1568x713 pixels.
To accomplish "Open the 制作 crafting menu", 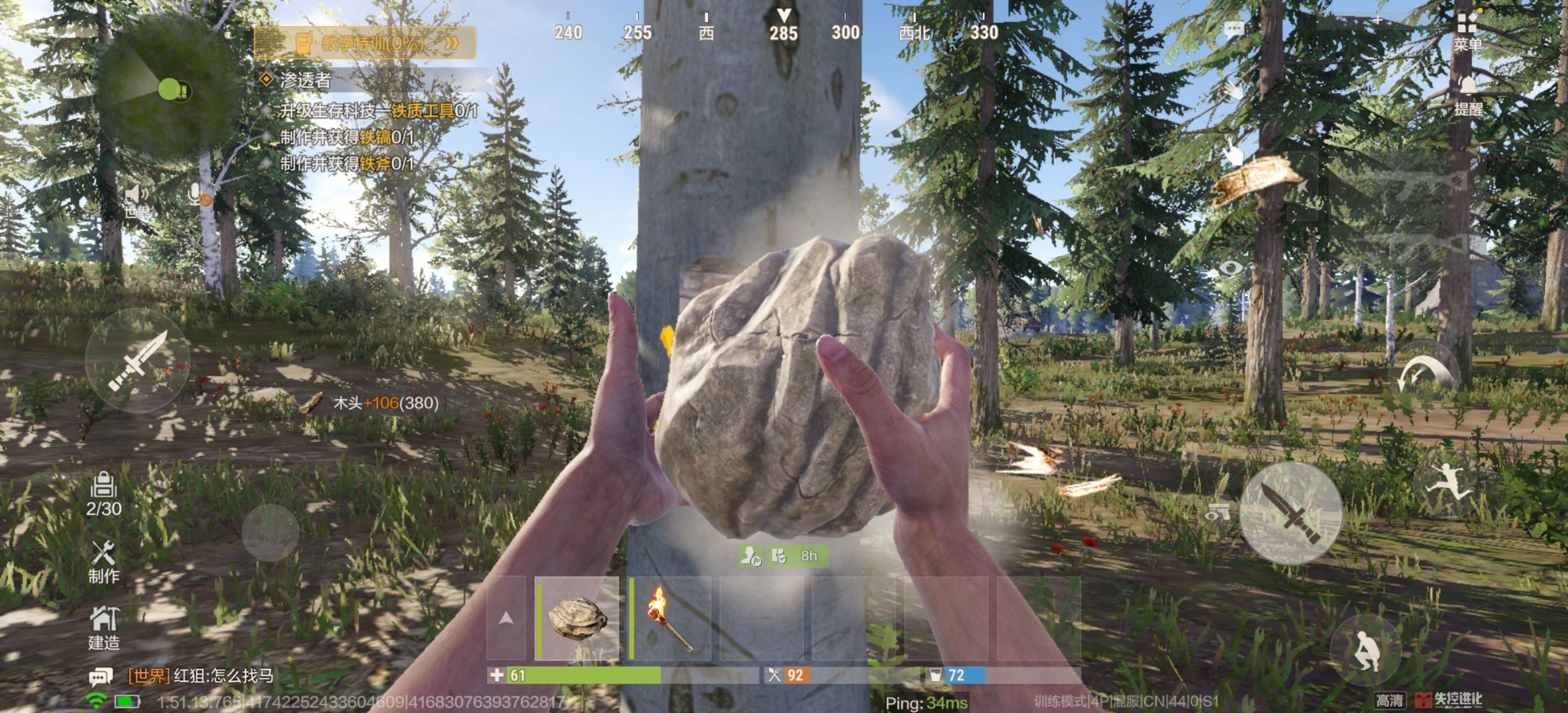I will point(103,561).
